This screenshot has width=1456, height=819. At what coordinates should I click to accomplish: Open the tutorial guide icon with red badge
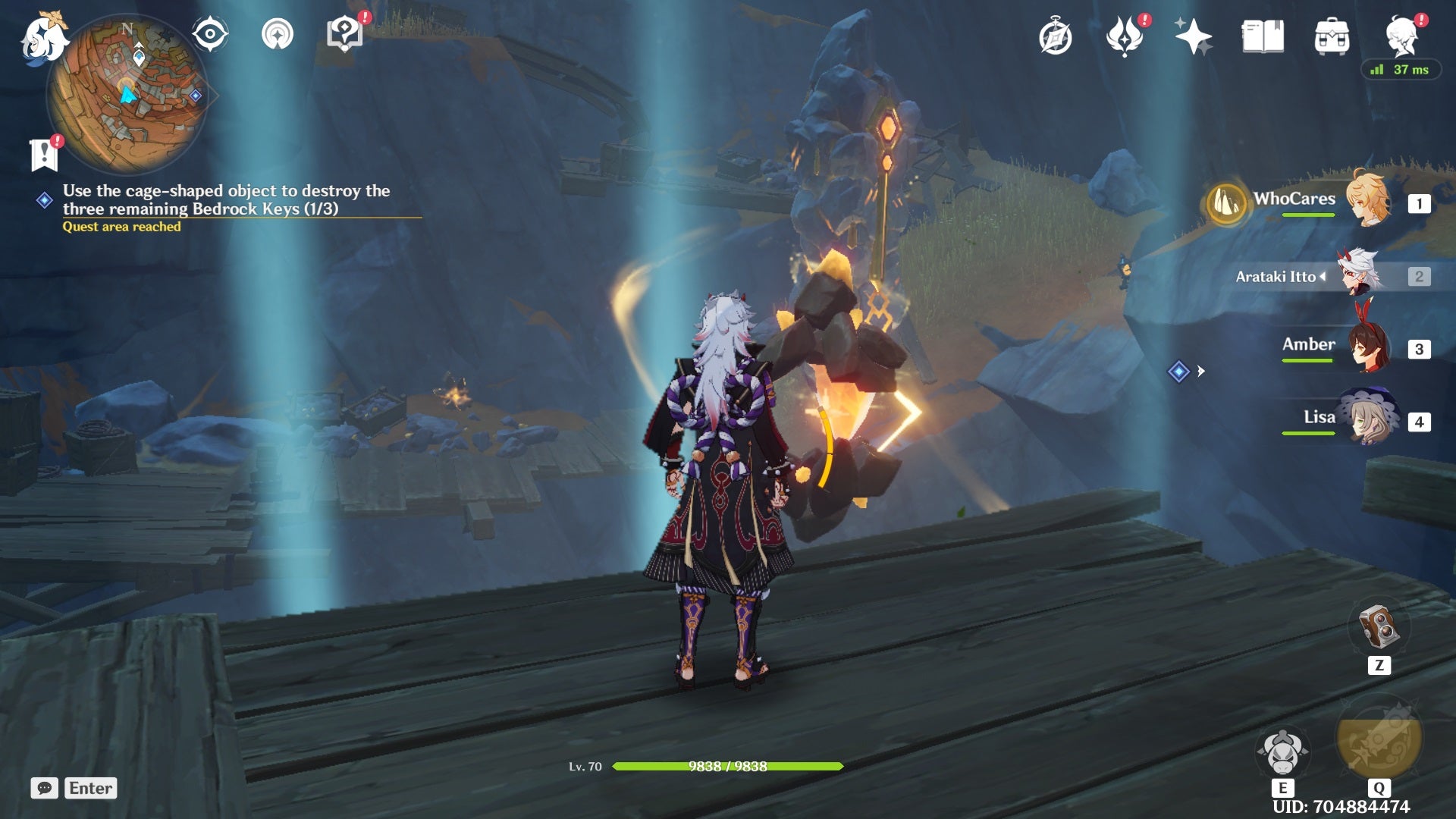(346, 33)
